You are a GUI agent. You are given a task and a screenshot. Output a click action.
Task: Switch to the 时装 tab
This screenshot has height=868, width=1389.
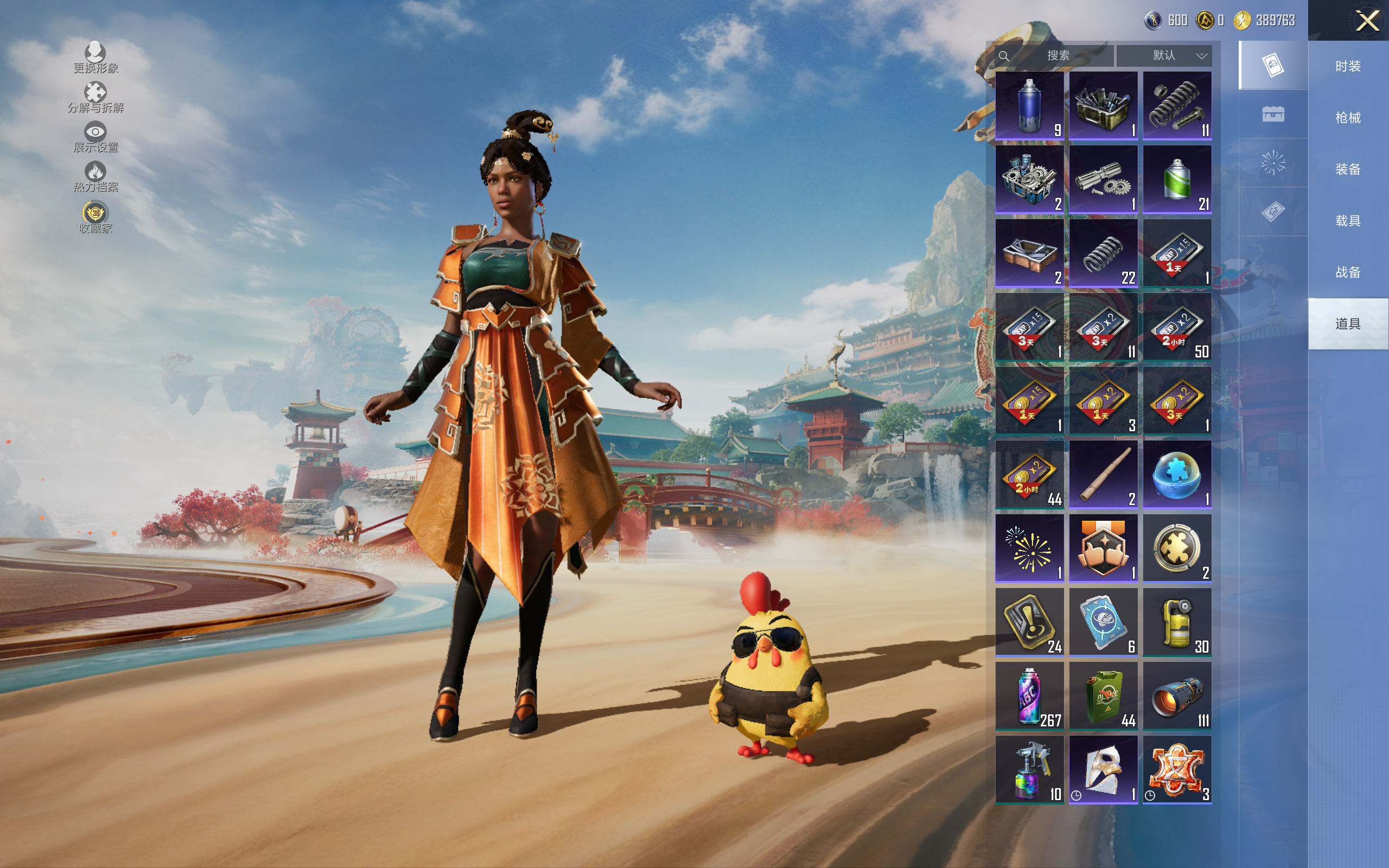(x=1347, y=66)
